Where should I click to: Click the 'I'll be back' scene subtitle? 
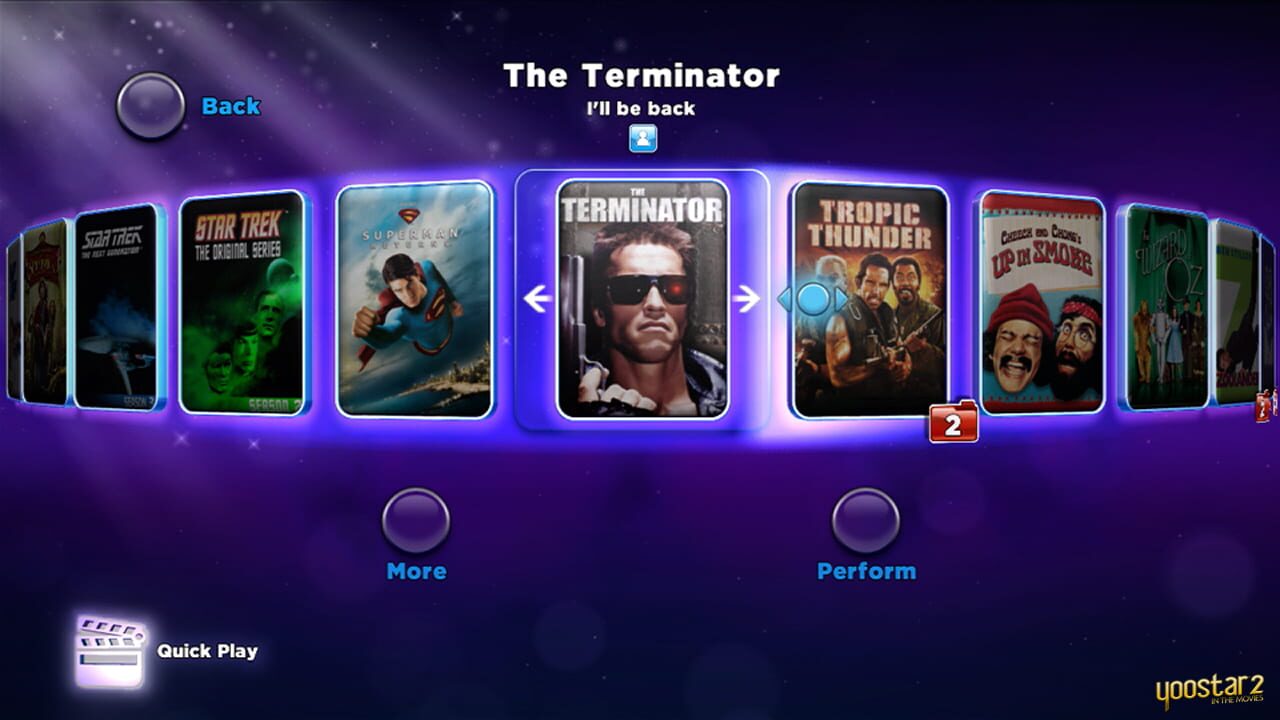pyautogui.click(x=641, y=110)
